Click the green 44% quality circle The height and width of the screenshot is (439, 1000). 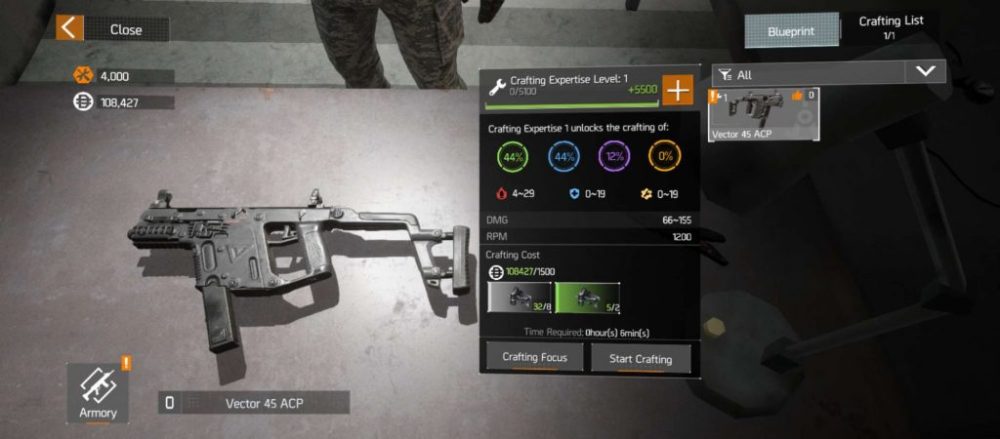512,156
